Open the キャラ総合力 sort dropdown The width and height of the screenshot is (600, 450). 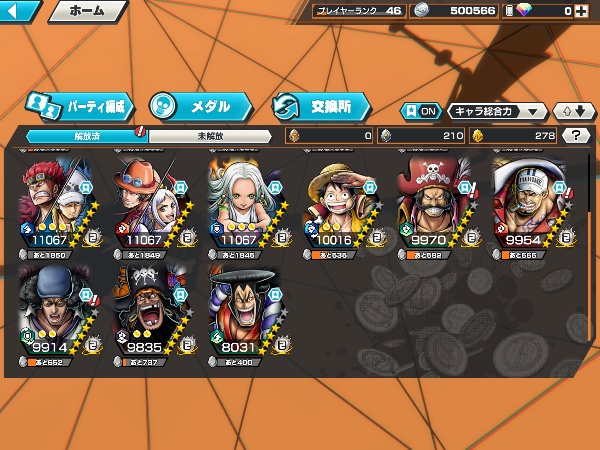coord(497,111)
